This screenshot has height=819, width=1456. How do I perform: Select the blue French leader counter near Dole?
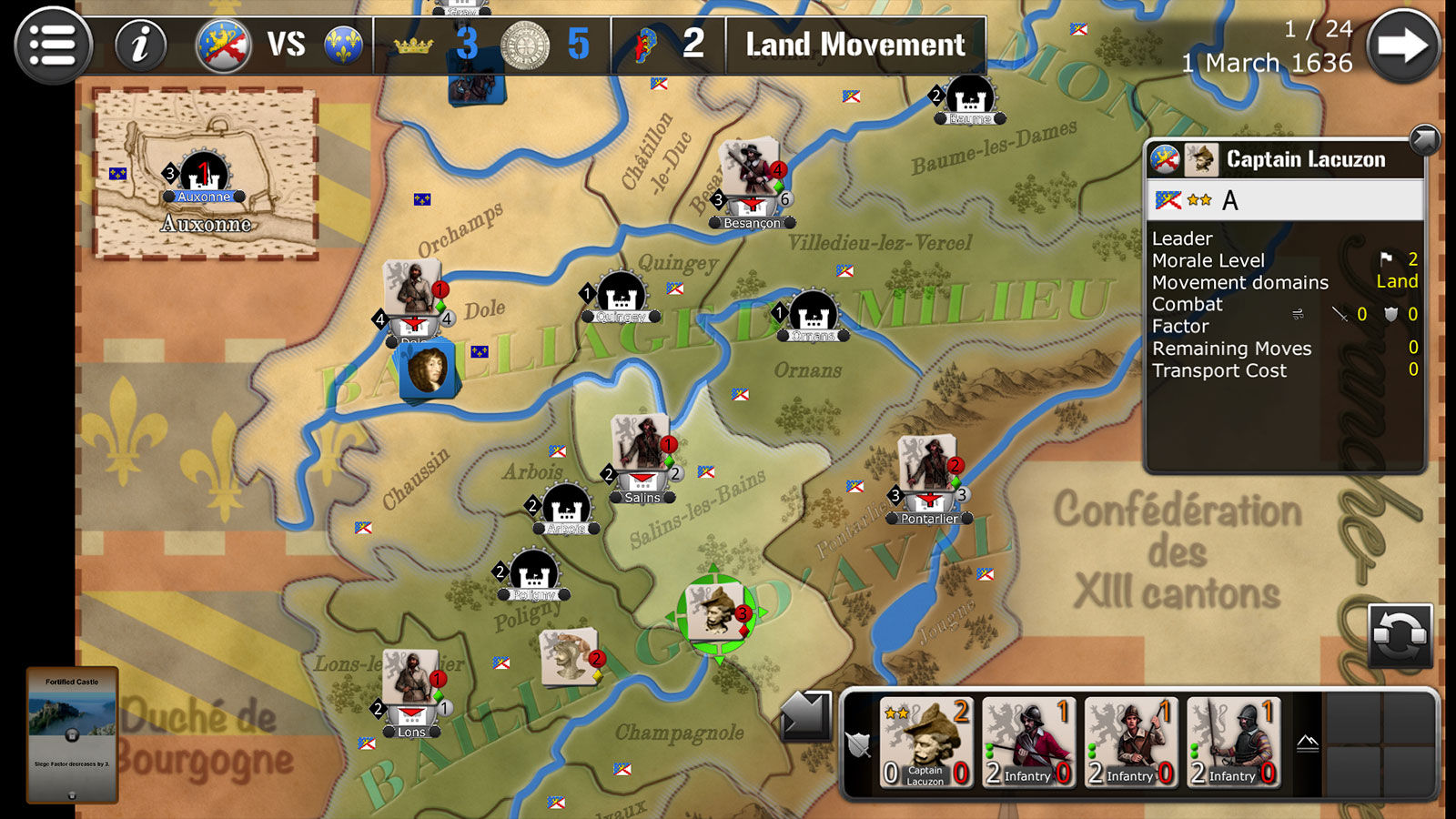tap(426, 370)
